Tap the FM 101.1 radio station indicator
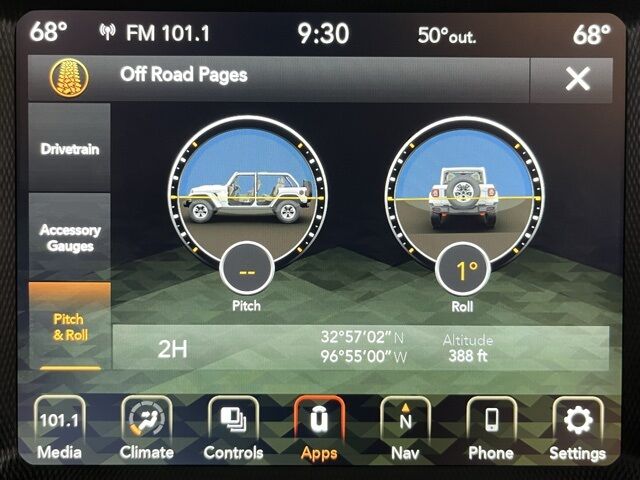This screenshot has width=640, height=480. pos(156,33)
